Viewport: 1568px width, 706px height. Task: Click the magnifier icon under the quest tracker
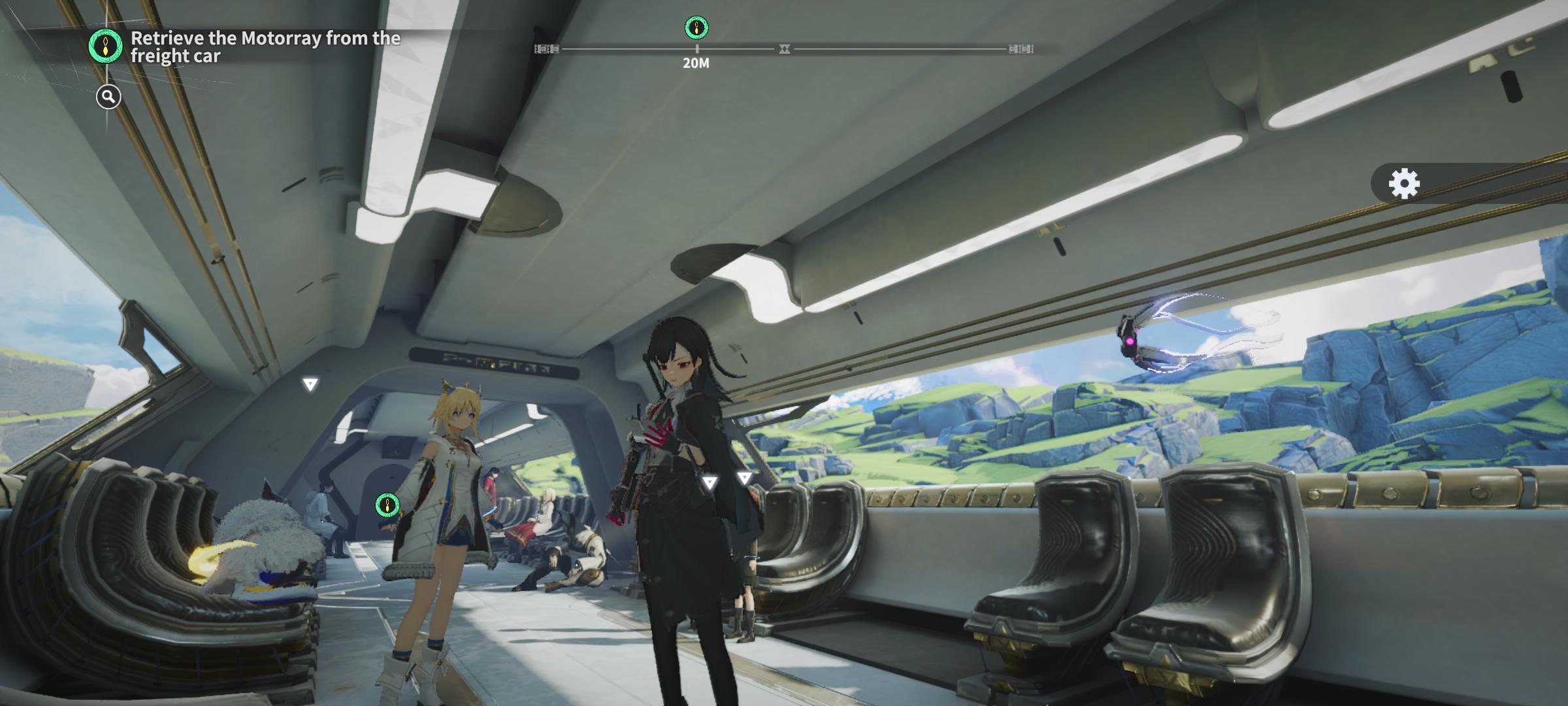coord(108,97)
